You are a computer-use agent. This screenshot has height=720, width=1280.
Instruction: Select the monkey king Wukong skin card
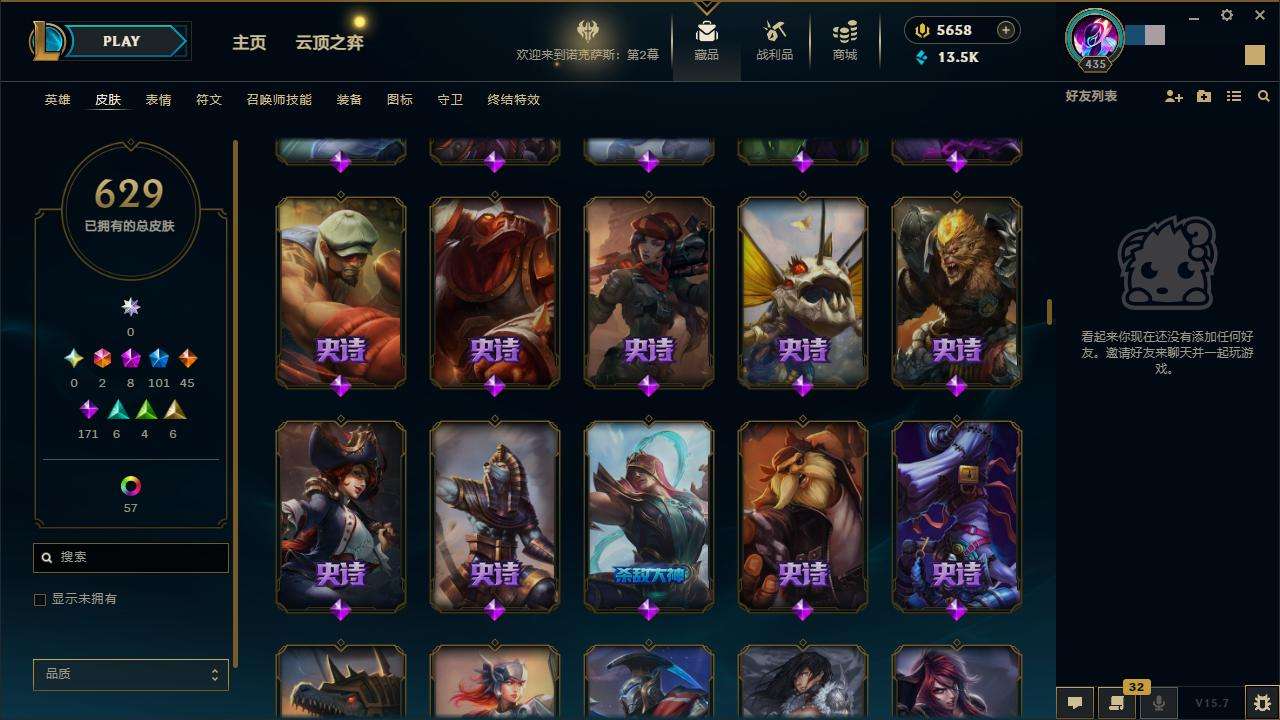coord(957,290)
